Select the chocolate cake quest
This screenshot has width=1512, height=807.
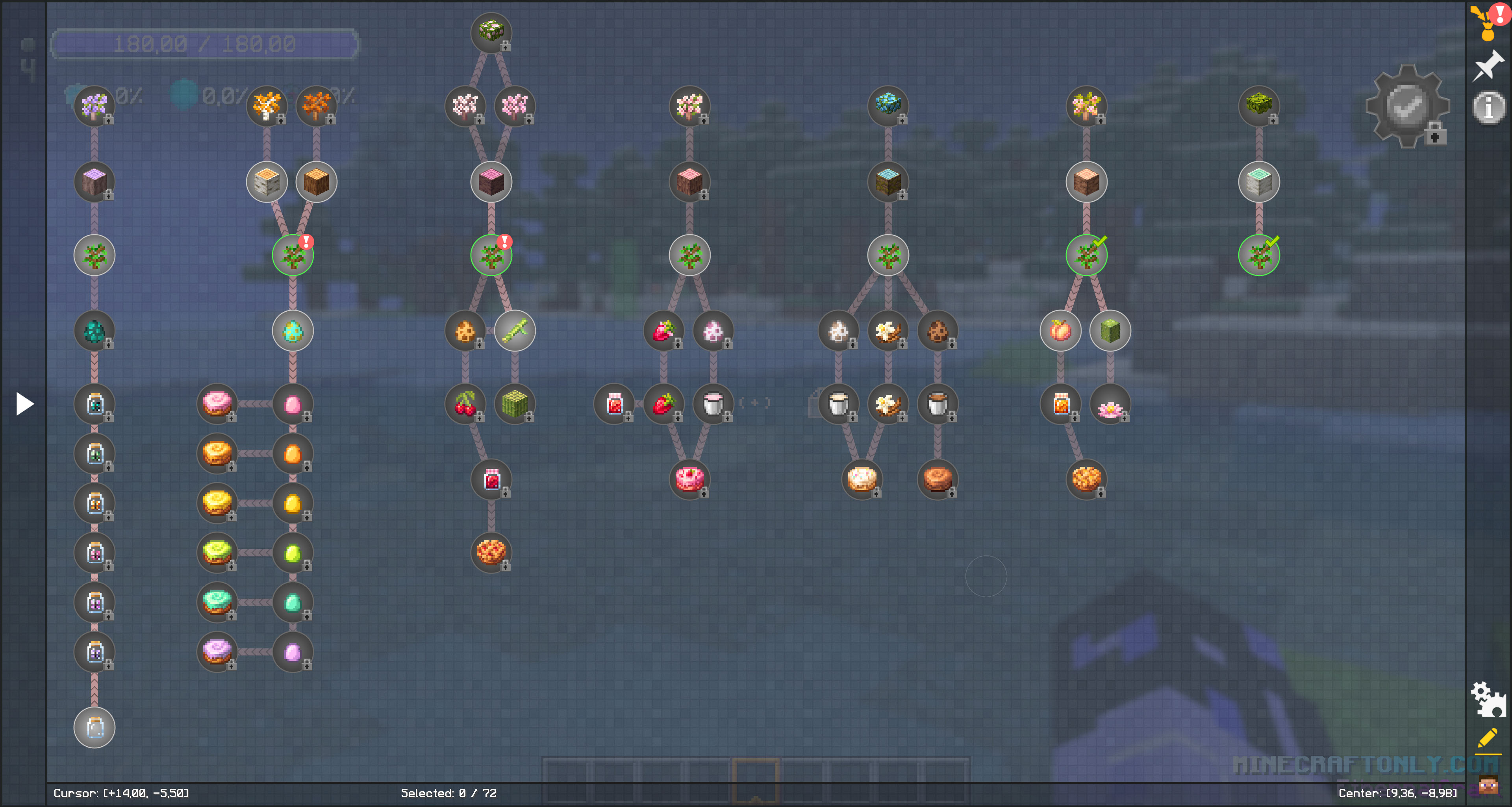pos(937,479)
